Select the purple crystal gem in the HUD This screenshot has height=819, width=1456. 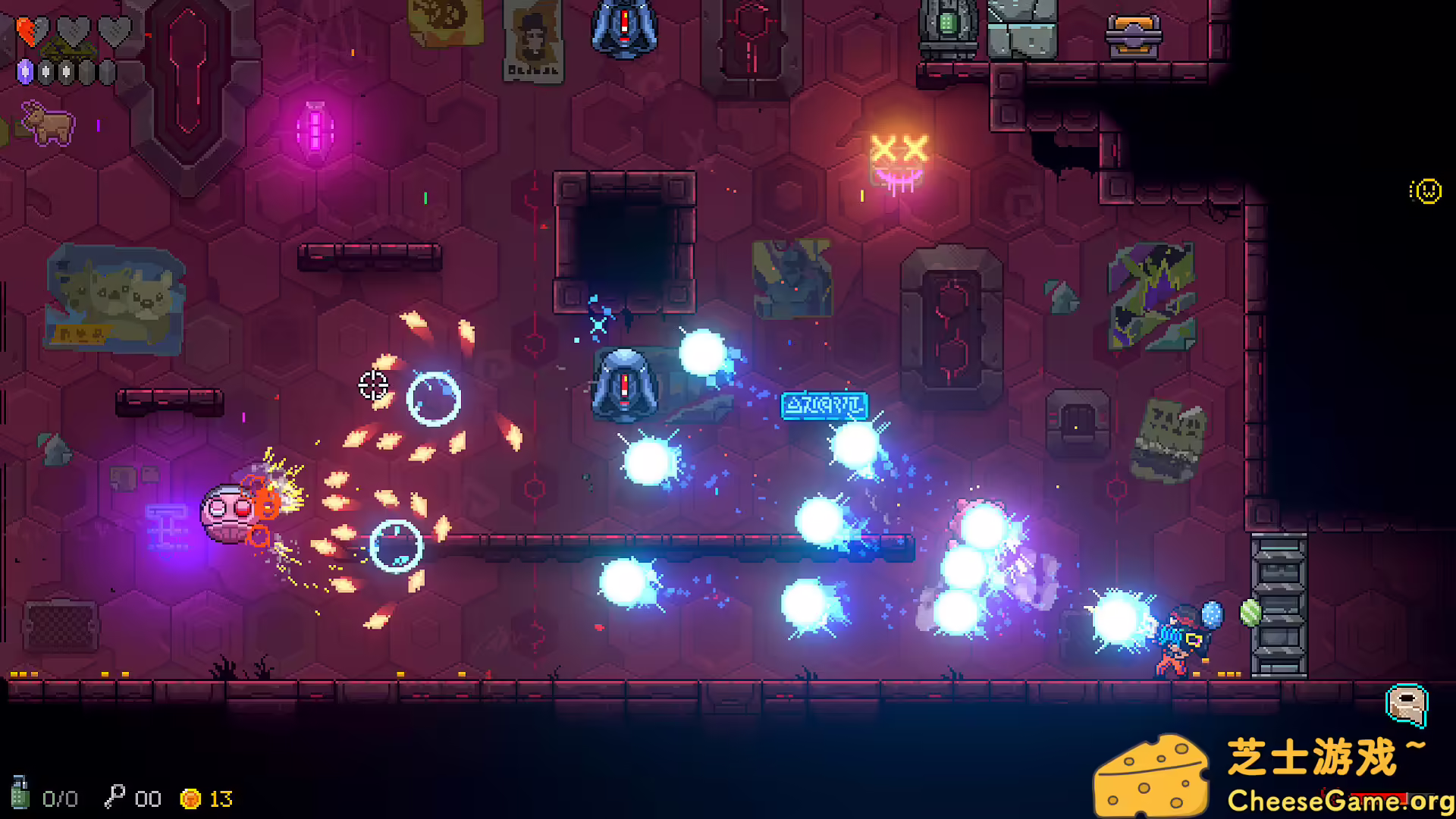coord(25,73)
